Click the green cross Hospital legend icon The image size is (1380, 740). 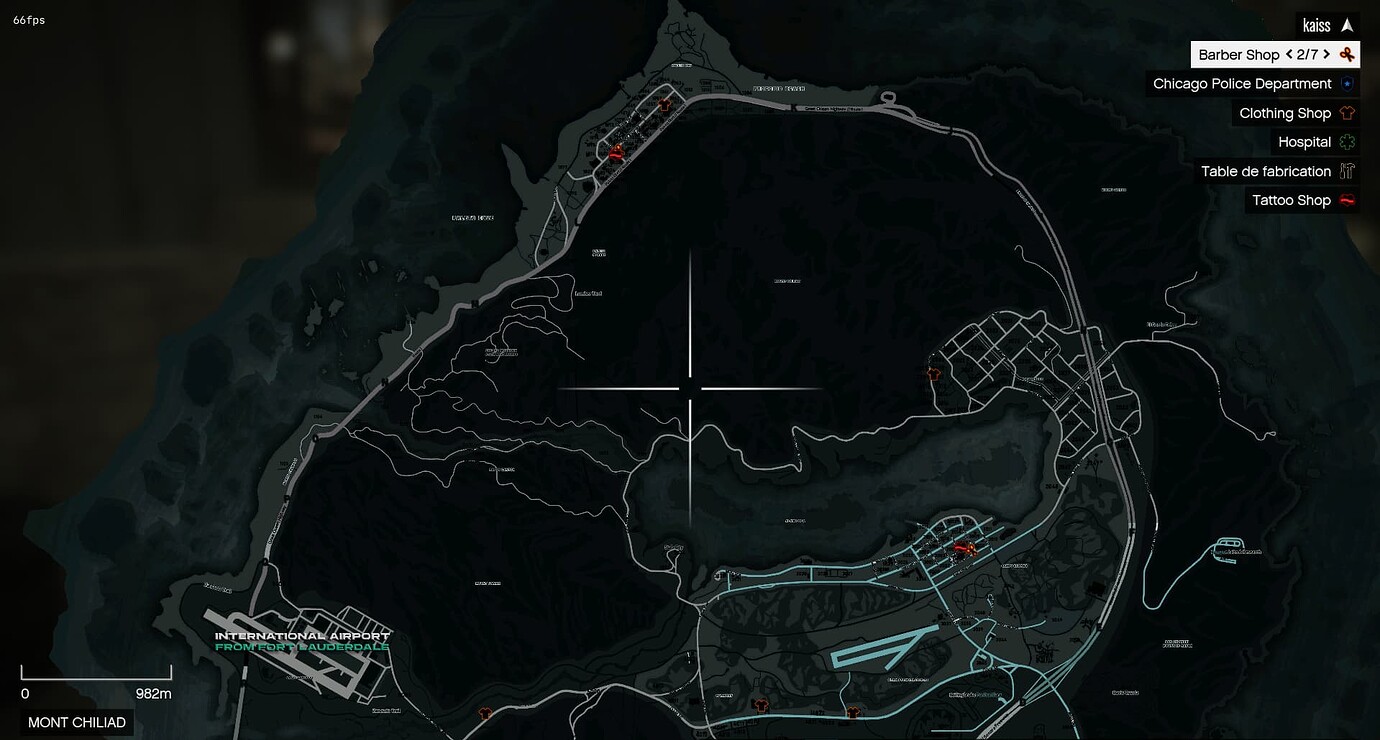coord(1347,141)
